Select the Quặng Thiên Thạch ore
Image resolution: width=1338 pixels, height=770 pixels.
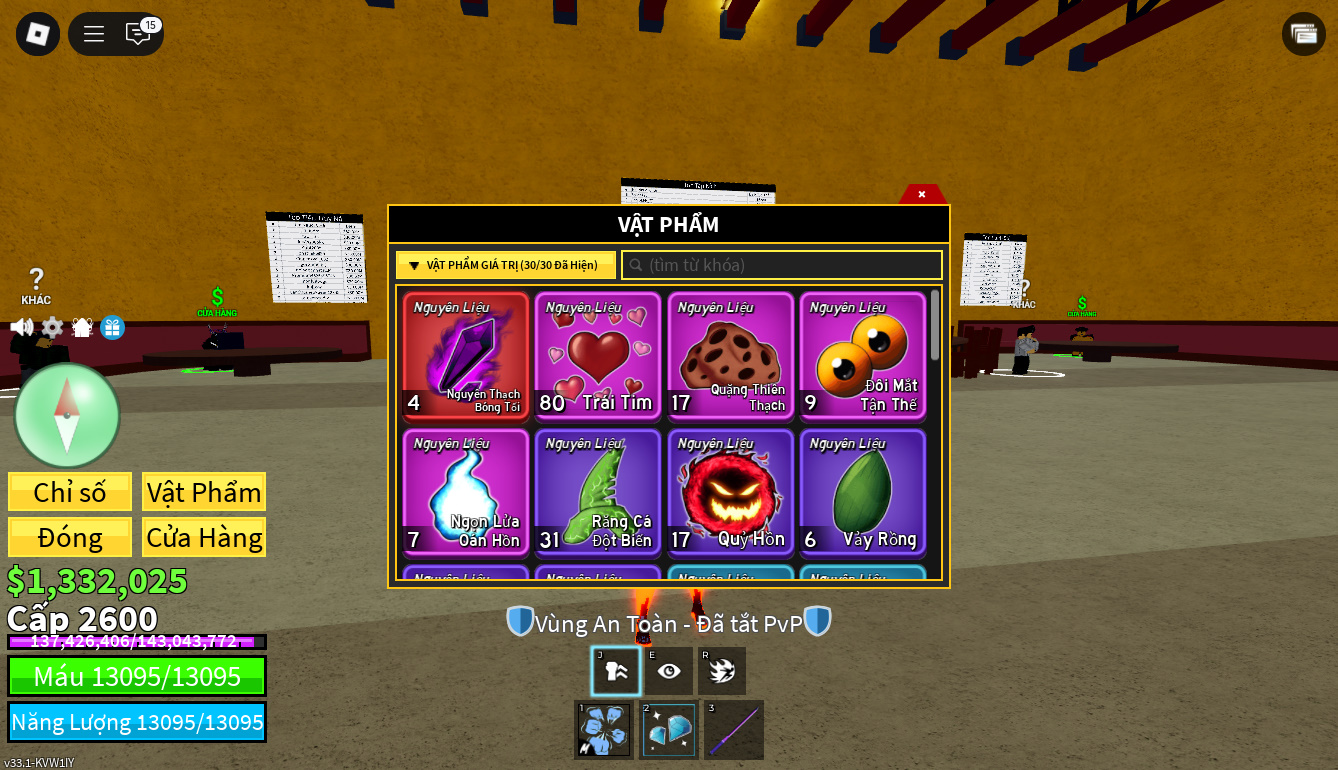(x=730, y=356)
